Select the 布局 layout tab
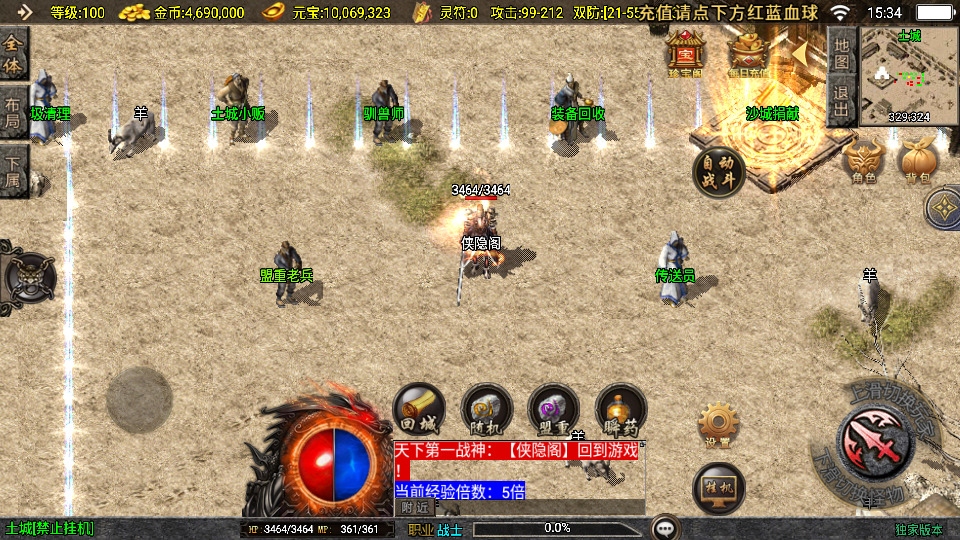This screenshot has height=540, width=960. 13,113
